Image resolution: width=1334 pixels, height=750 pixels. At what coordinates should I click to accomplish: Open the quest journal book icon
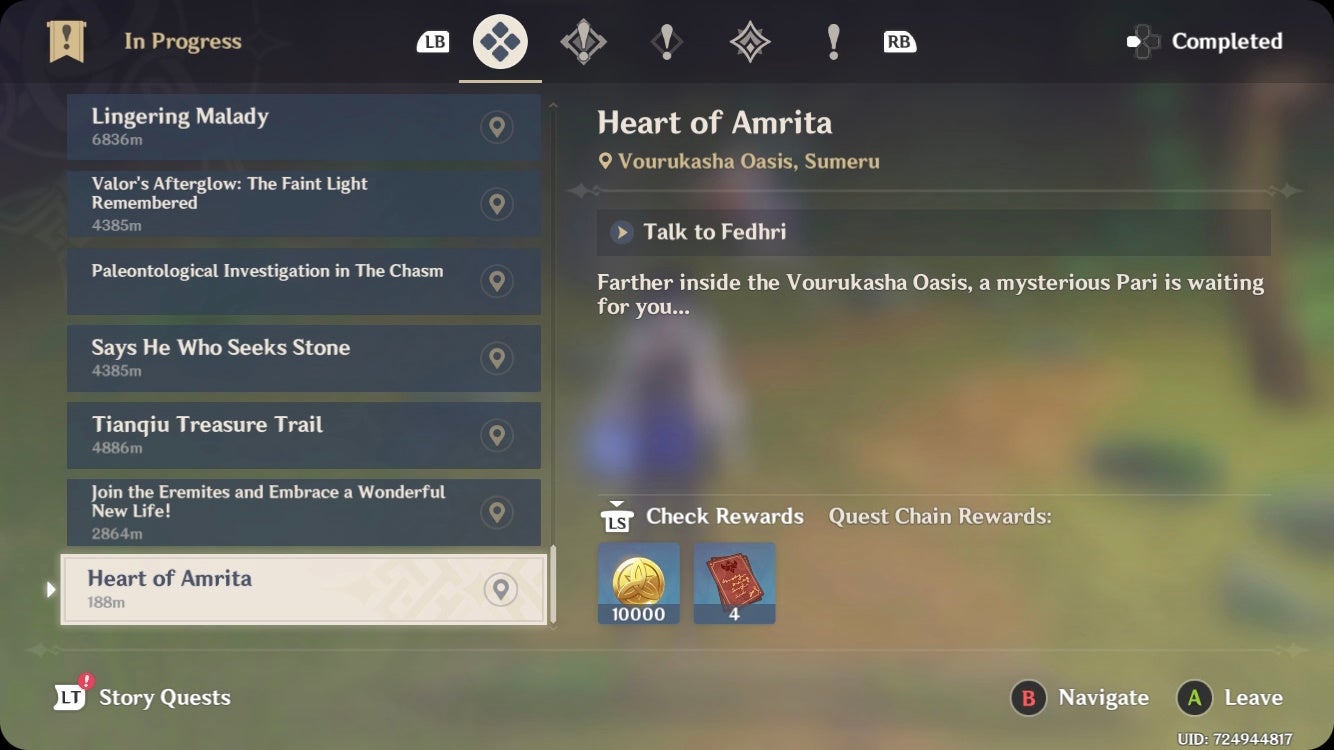pyautogui.click(x=66, y=41)
